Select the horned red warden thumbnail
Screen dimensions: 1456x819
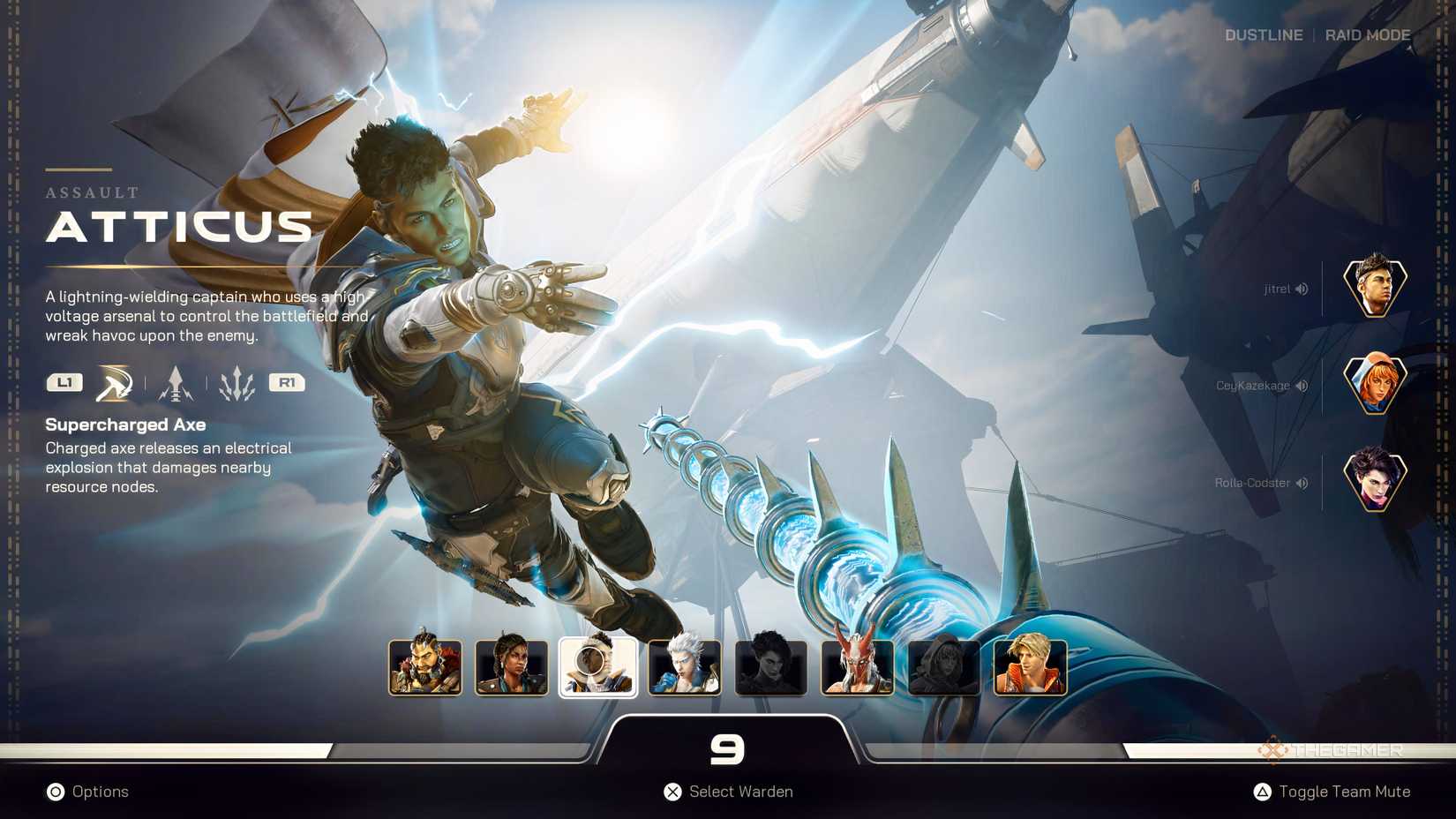coord(857,667)
